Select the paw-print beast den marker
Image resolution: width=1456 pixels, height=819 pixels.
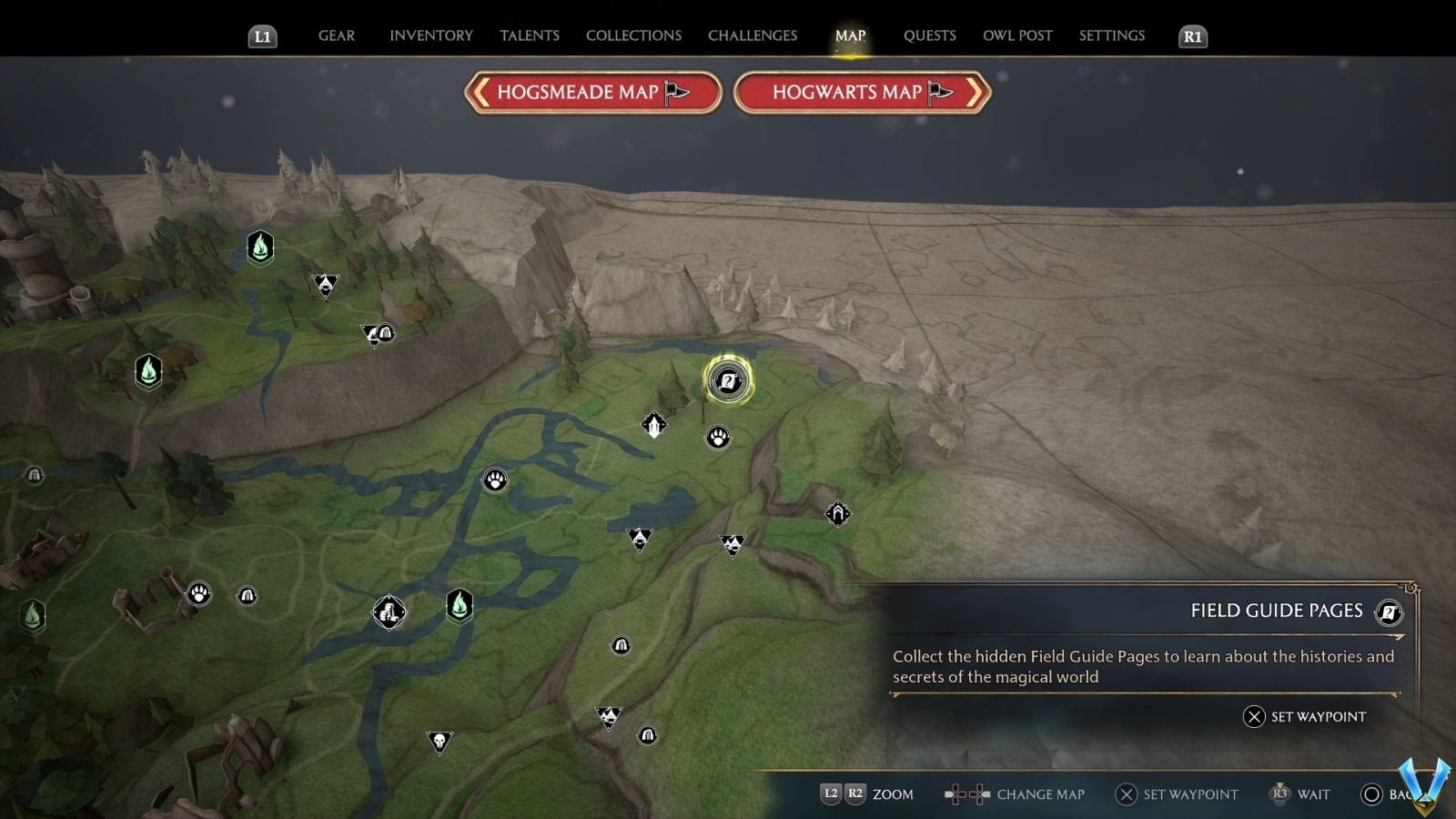point(494,480)
